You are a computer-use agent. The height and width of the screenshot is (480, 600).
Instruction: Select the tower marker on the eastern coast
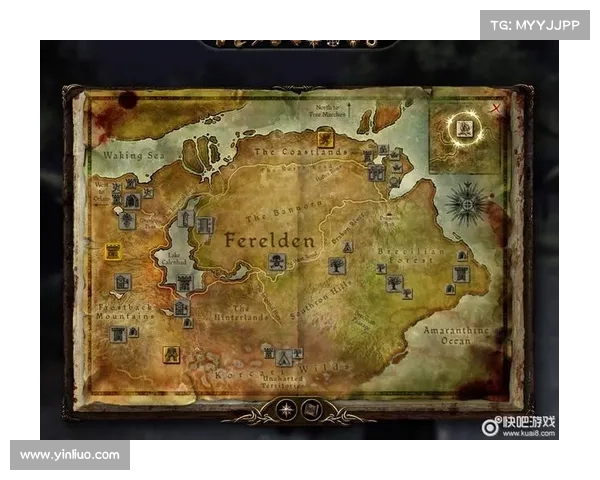point(460,274)
